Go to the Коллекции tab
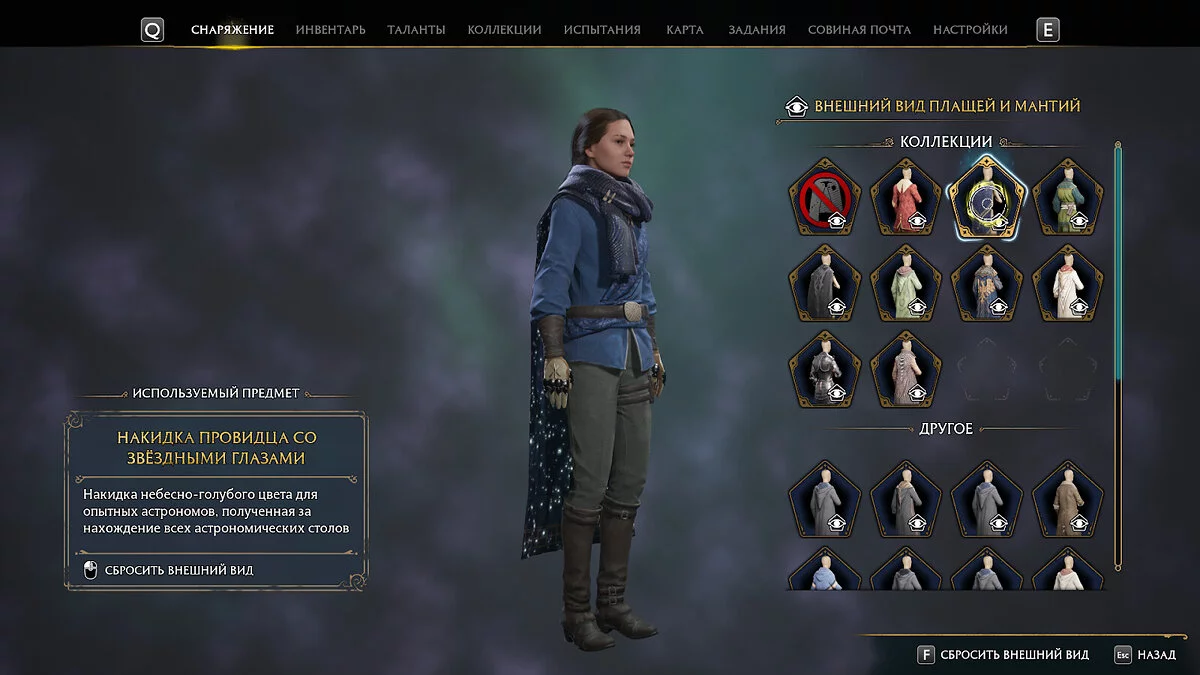This screenshot has height=675, width=1200. 504,30
